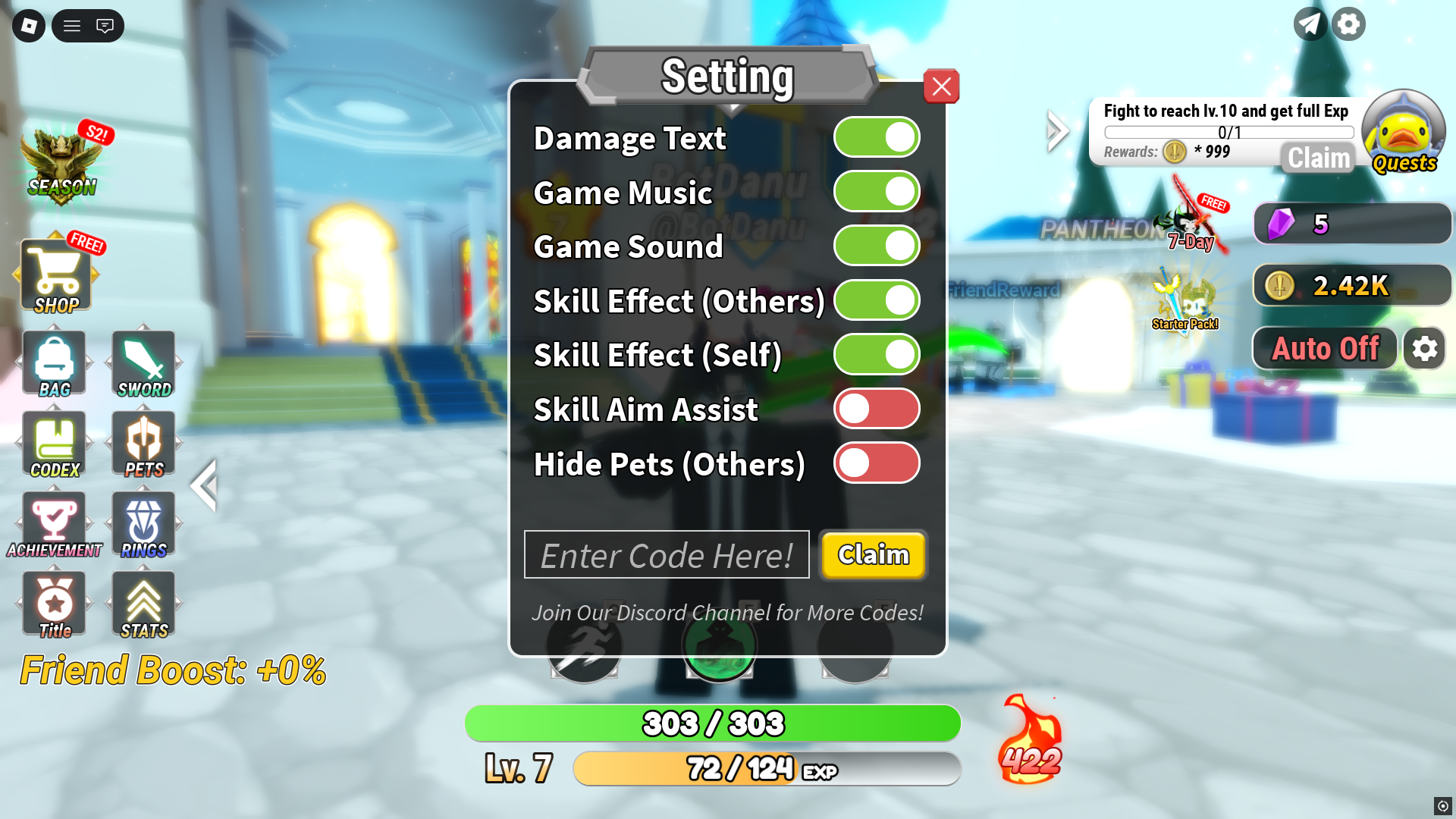
Task: Toggle Hide Pets (Others) on
Action: click(x=877, y=463)
